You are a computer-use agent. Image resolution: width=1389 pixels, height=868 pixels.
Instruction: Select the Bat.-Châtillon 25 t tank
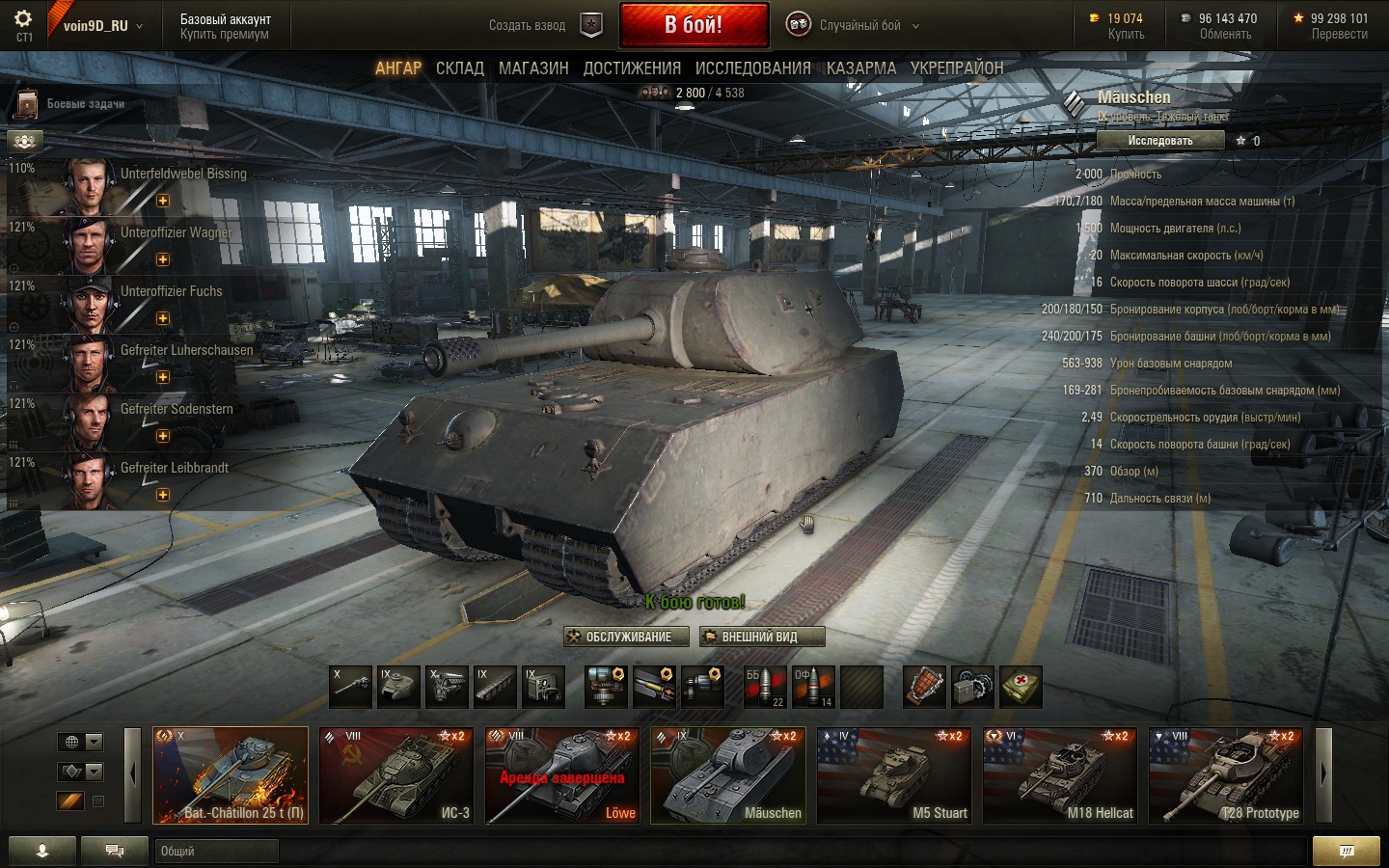(231, 775)
